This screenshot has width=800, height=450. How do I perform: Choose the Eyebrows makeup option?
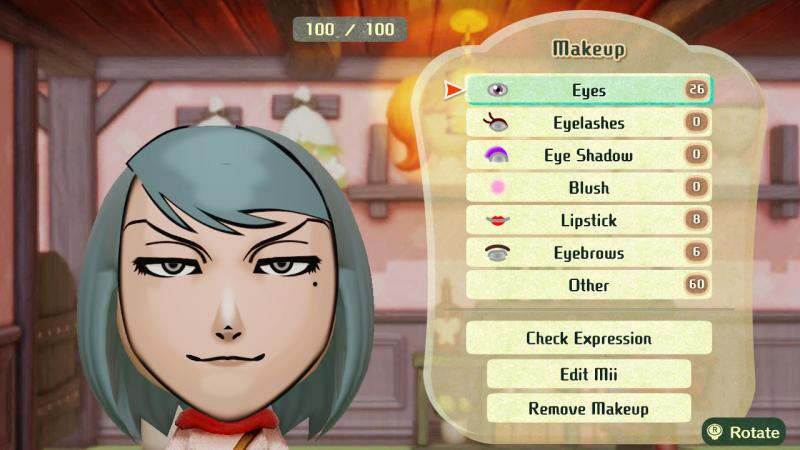(x=589, y=253)
